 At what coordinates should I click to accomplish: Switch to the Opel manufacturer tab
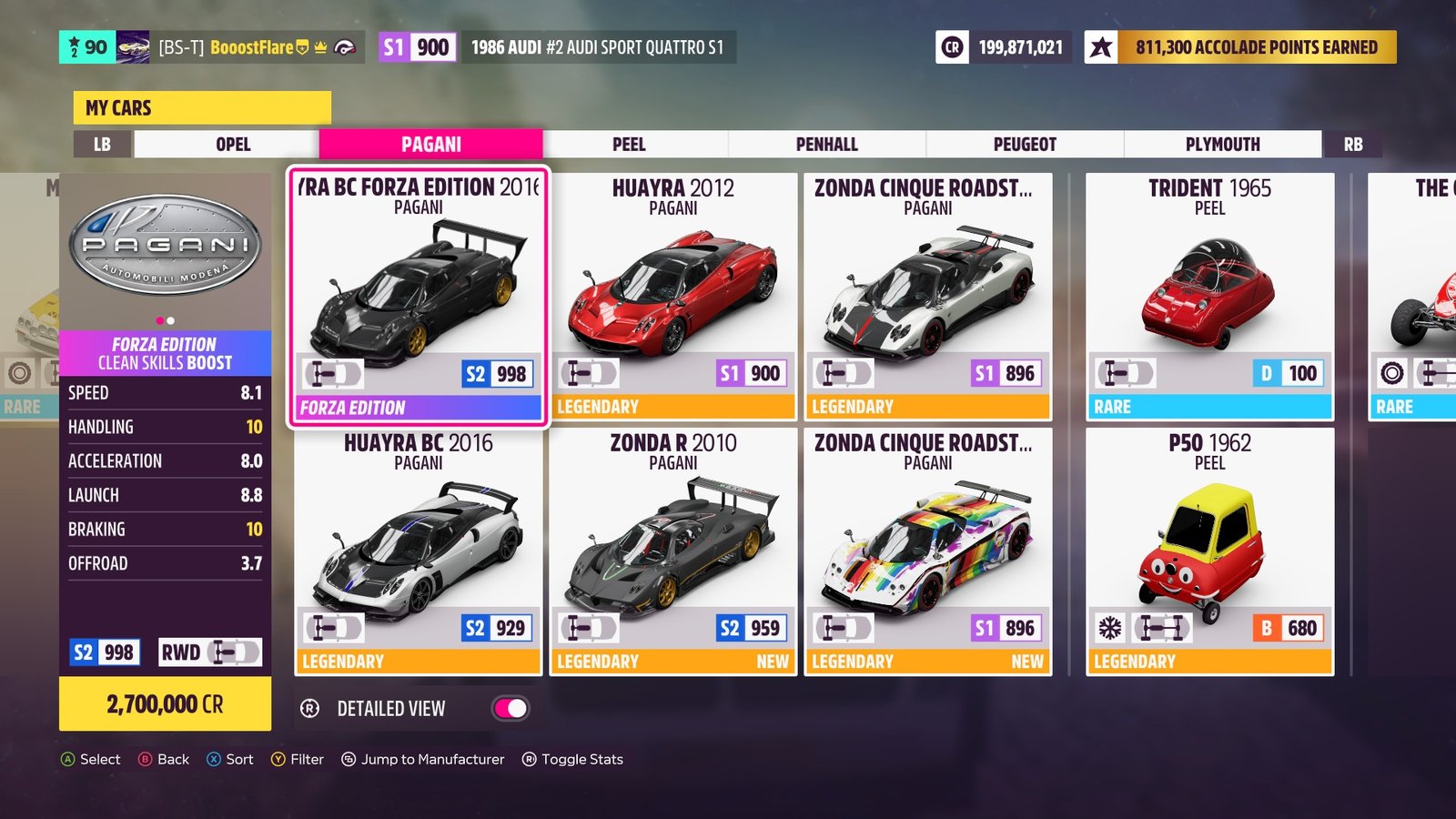(x=233, y=145)
